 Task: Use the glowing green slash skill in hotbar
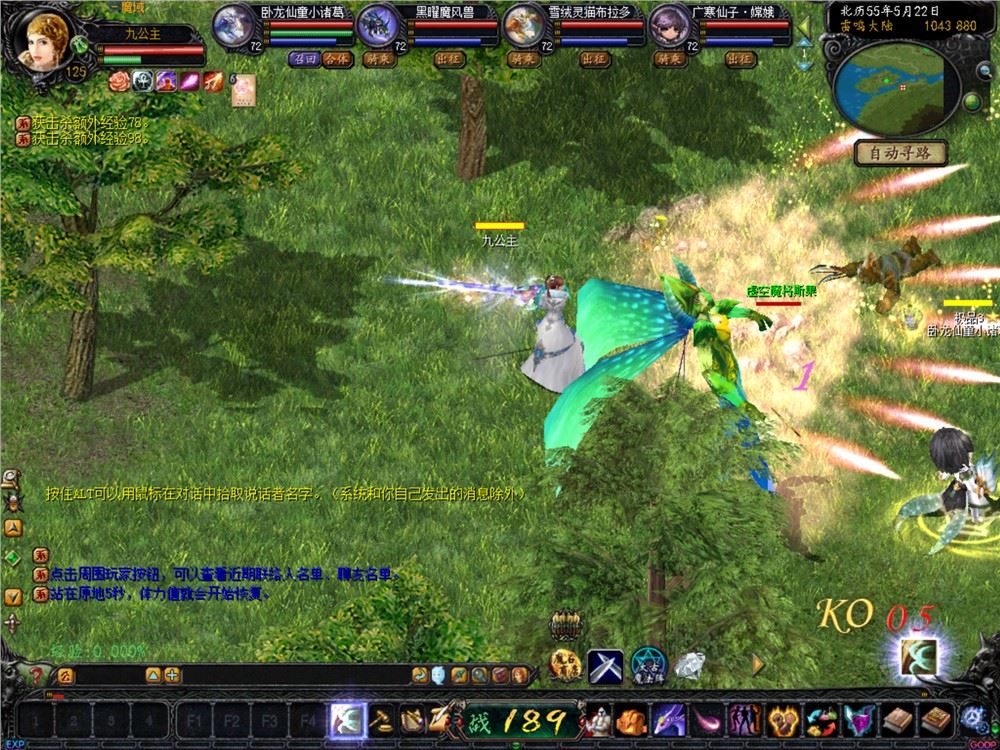(x=346, y=719)
